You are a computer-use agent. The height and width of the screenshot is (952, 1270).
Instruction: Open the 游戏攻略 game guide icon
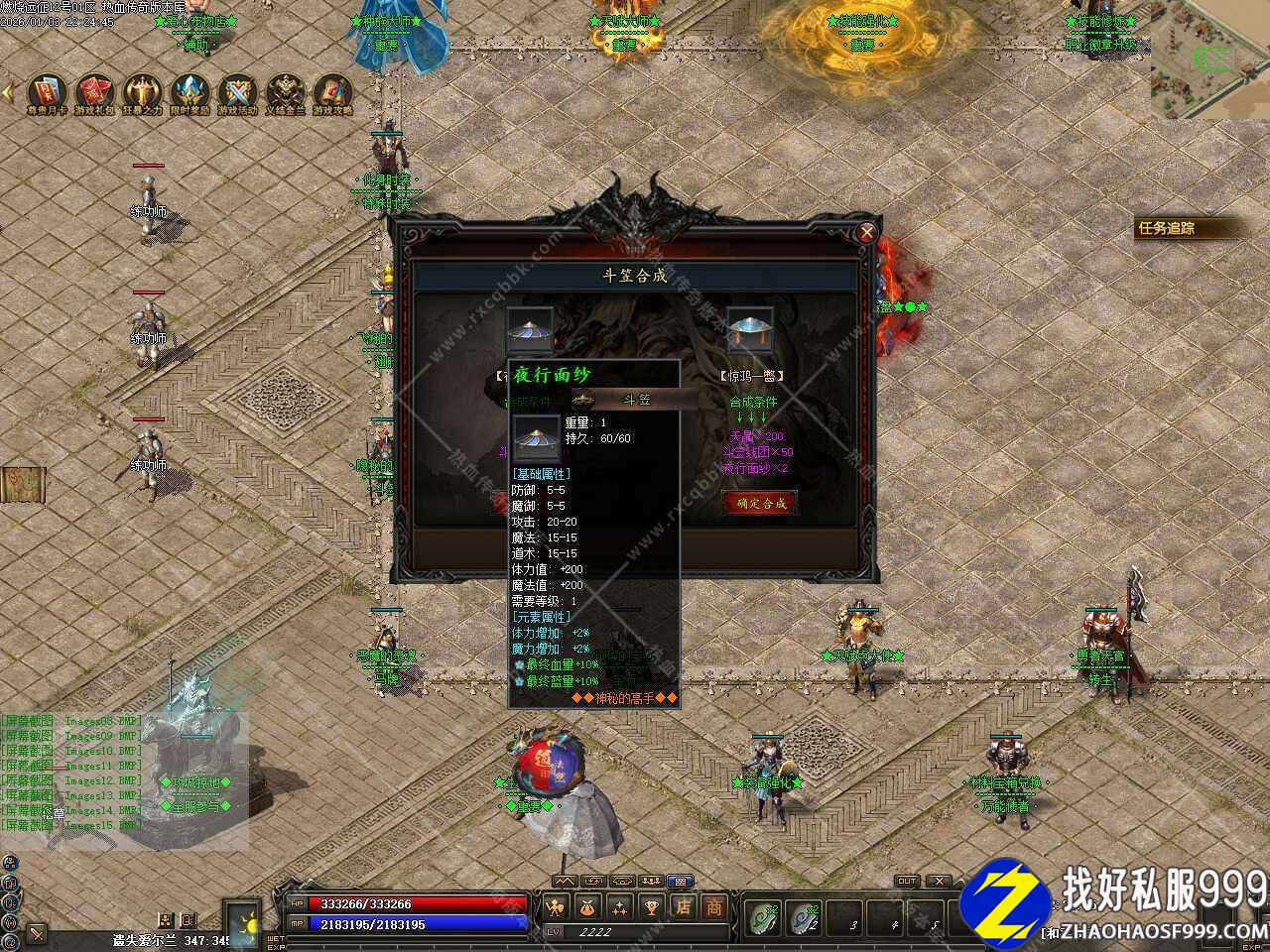(332, 91)
